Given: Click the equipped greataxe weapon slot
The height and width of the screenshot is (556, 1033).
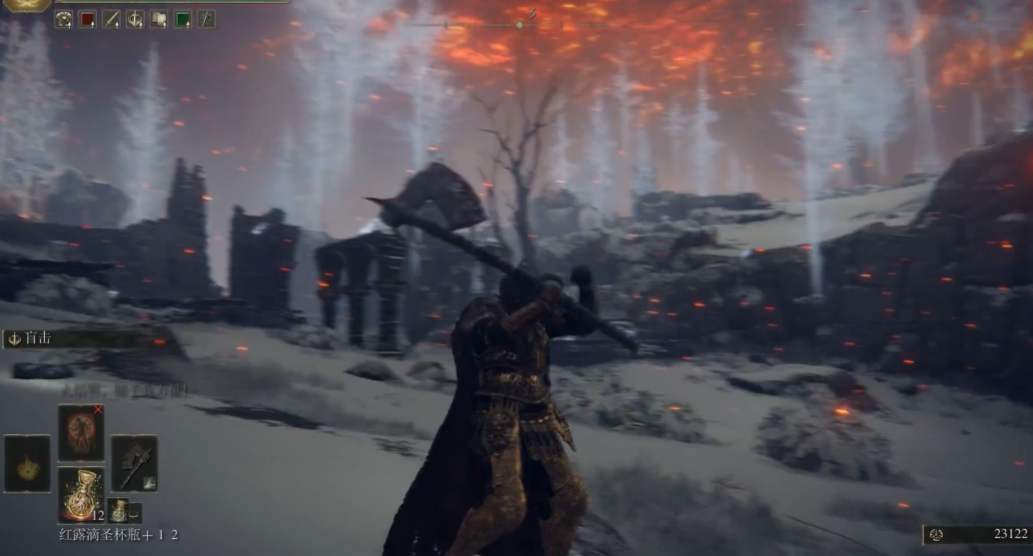Looking at the screenshot, I should click(134, 463).
